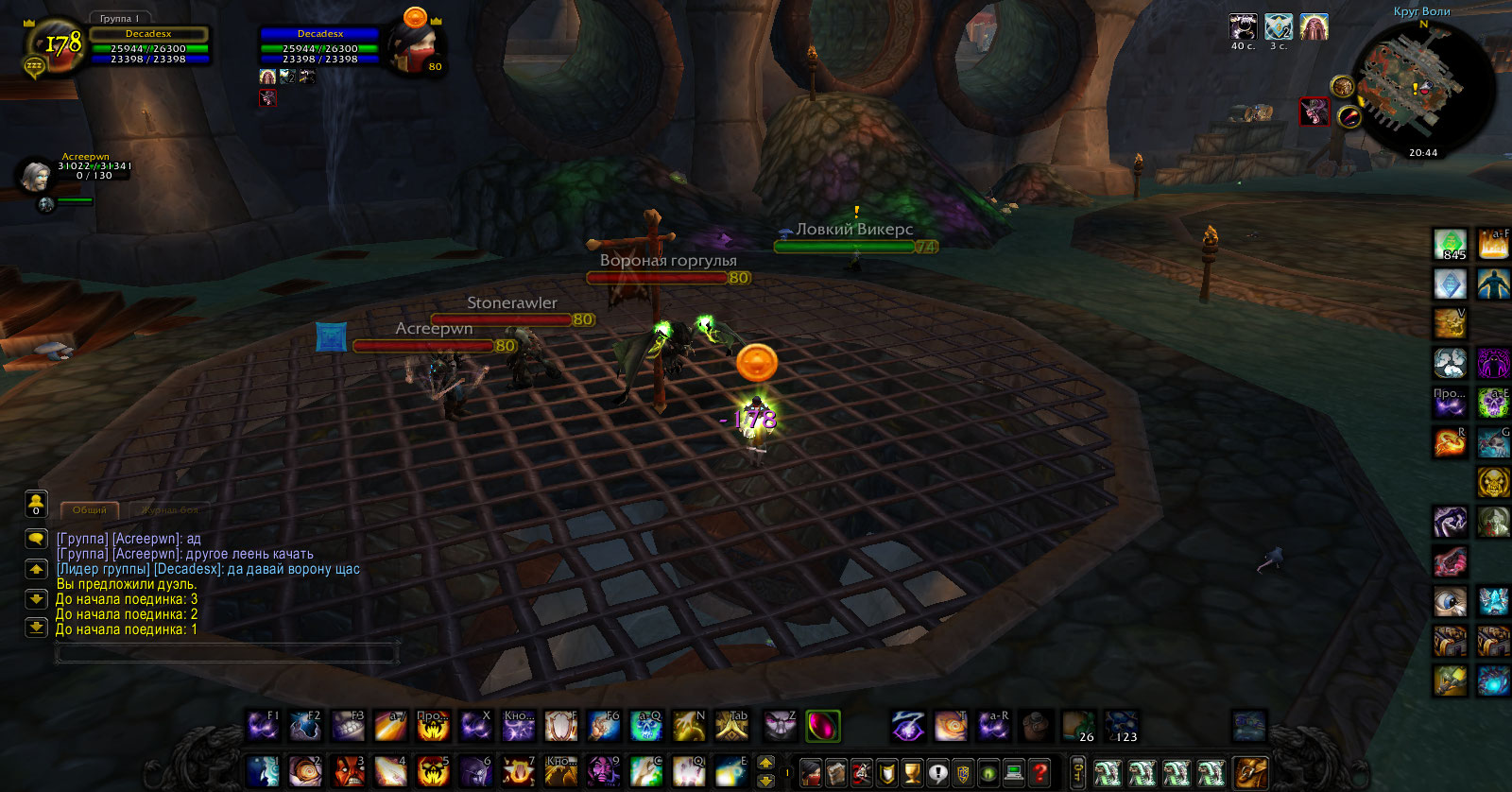Click the chat message input box
1512x792 pixels.
click(x=227, y=652)
